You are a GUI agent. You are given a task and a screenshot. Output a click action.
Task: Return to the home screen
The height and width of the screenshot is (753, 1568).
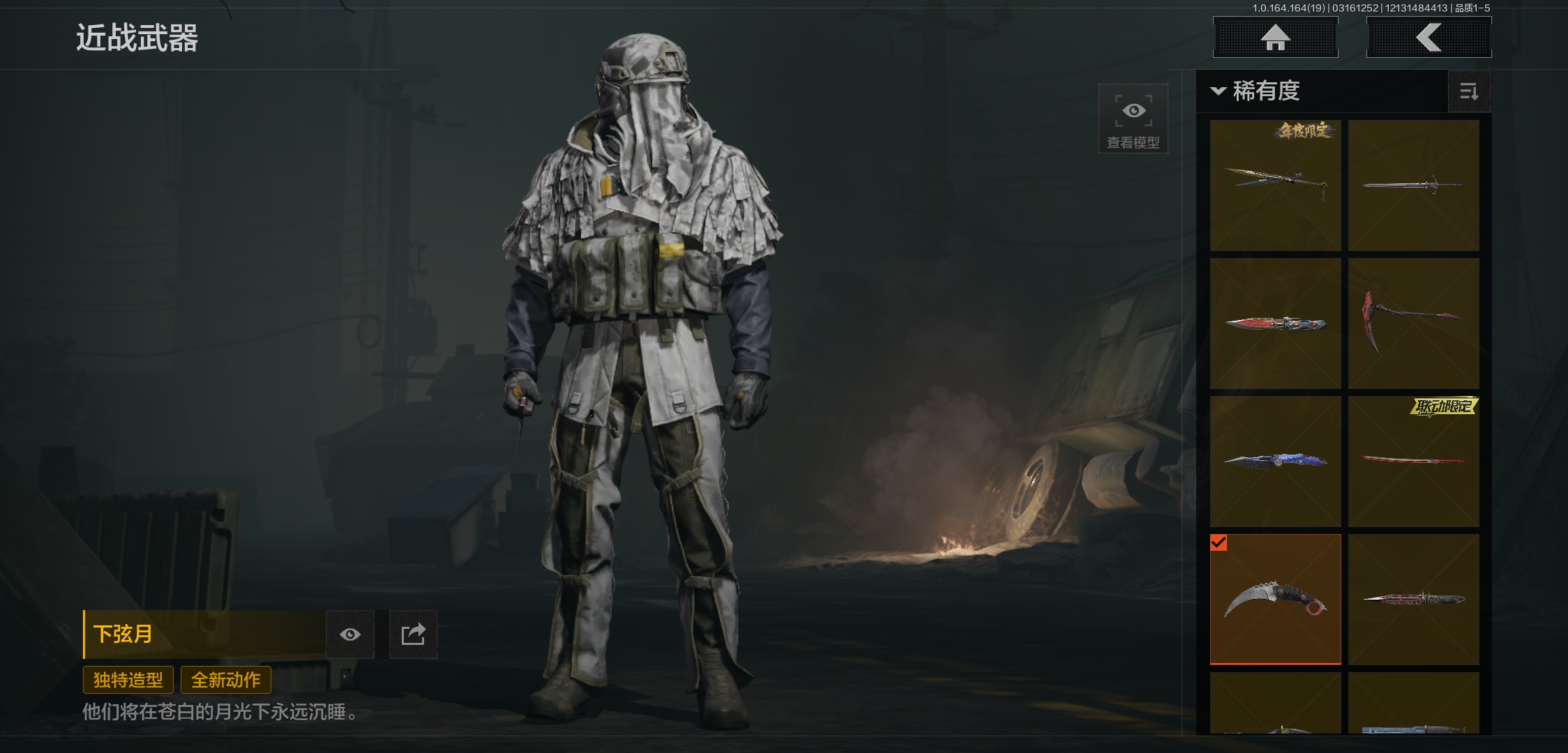pos(1275,38)
